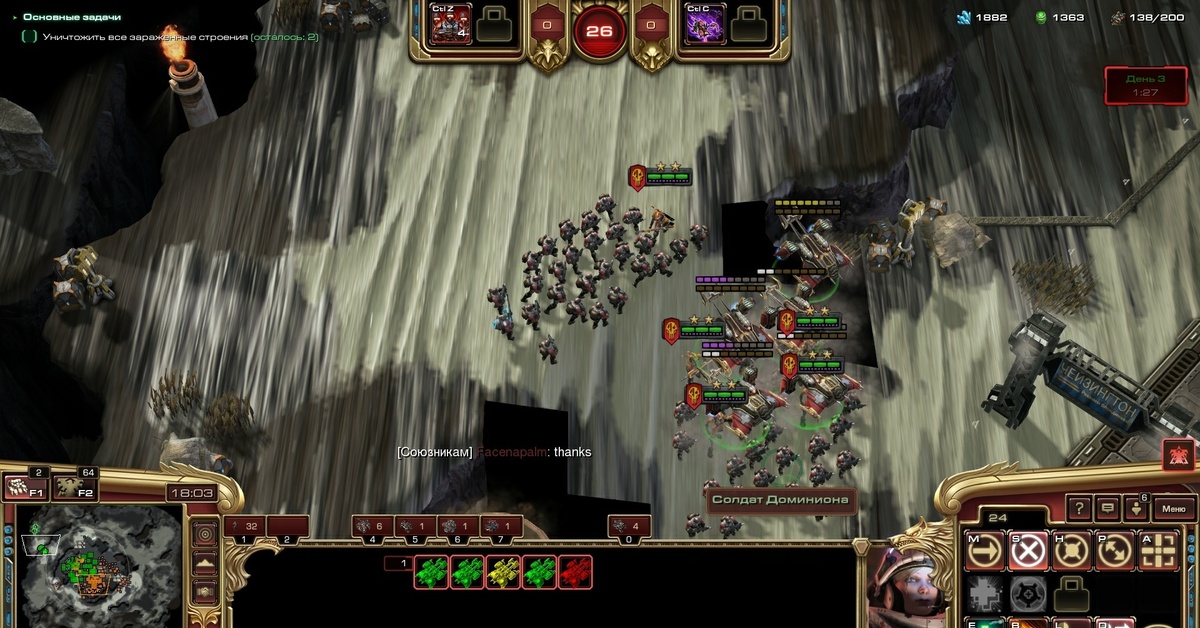Select the yellow unit wireframe in selection panel
Screen dimensions: 1200x628
click(x=503, y=572)
